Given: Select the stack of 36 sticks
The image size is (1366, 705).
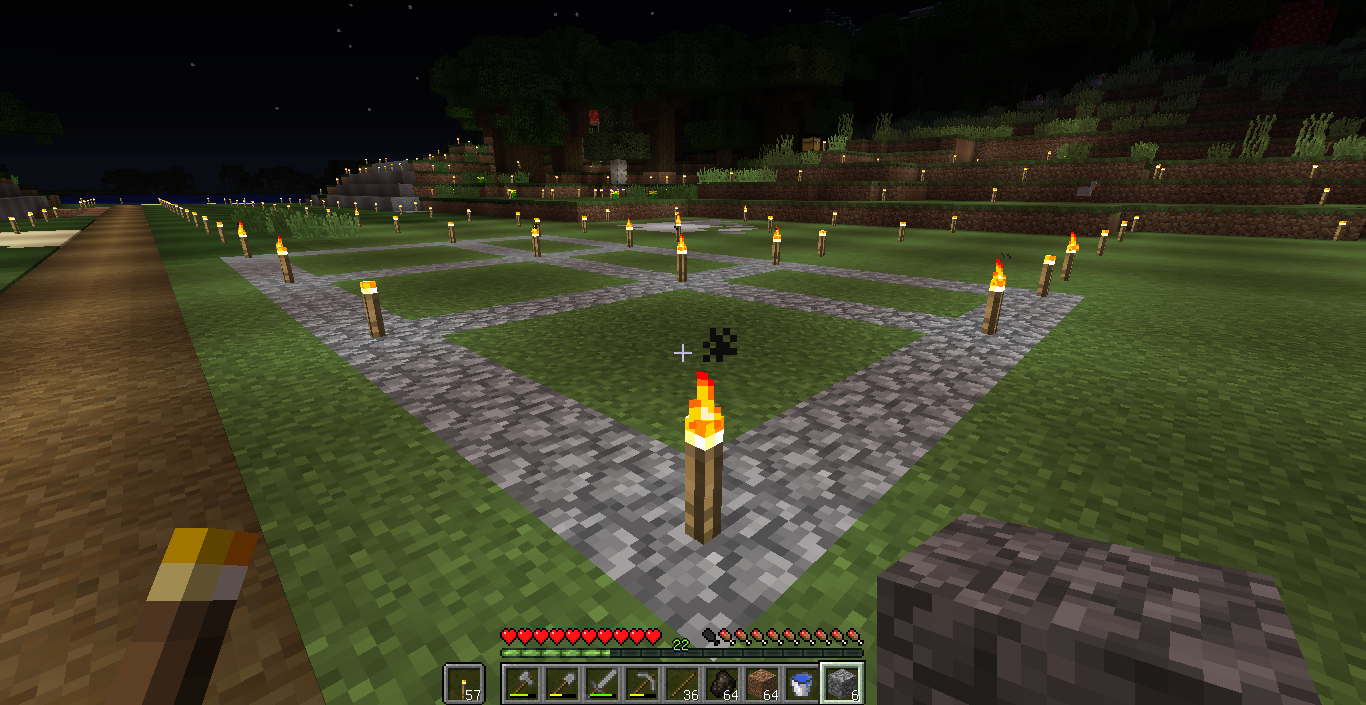Looking at the screenshot, I should pyautogui.click(x=682, y=684).
